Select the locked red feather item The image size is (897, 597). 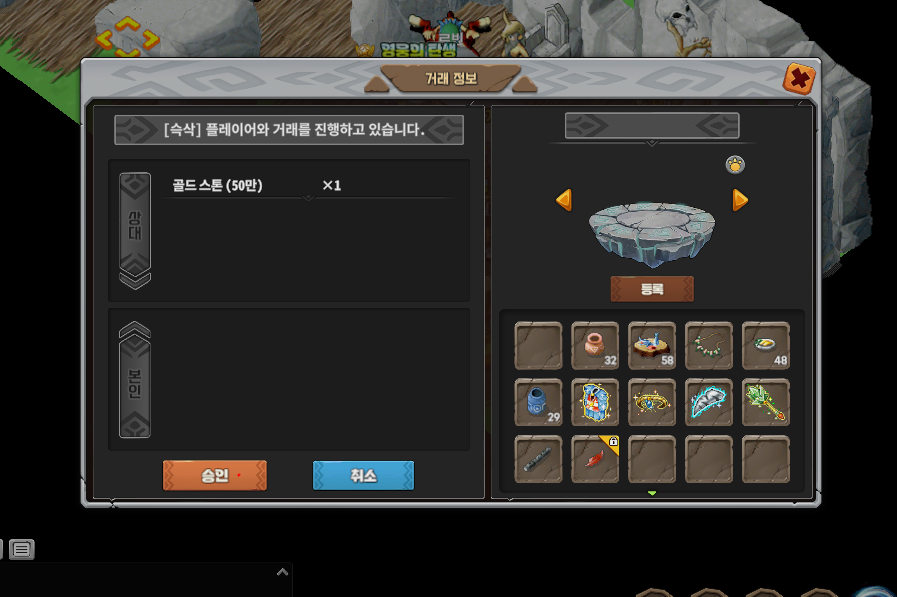click(595, 460)
